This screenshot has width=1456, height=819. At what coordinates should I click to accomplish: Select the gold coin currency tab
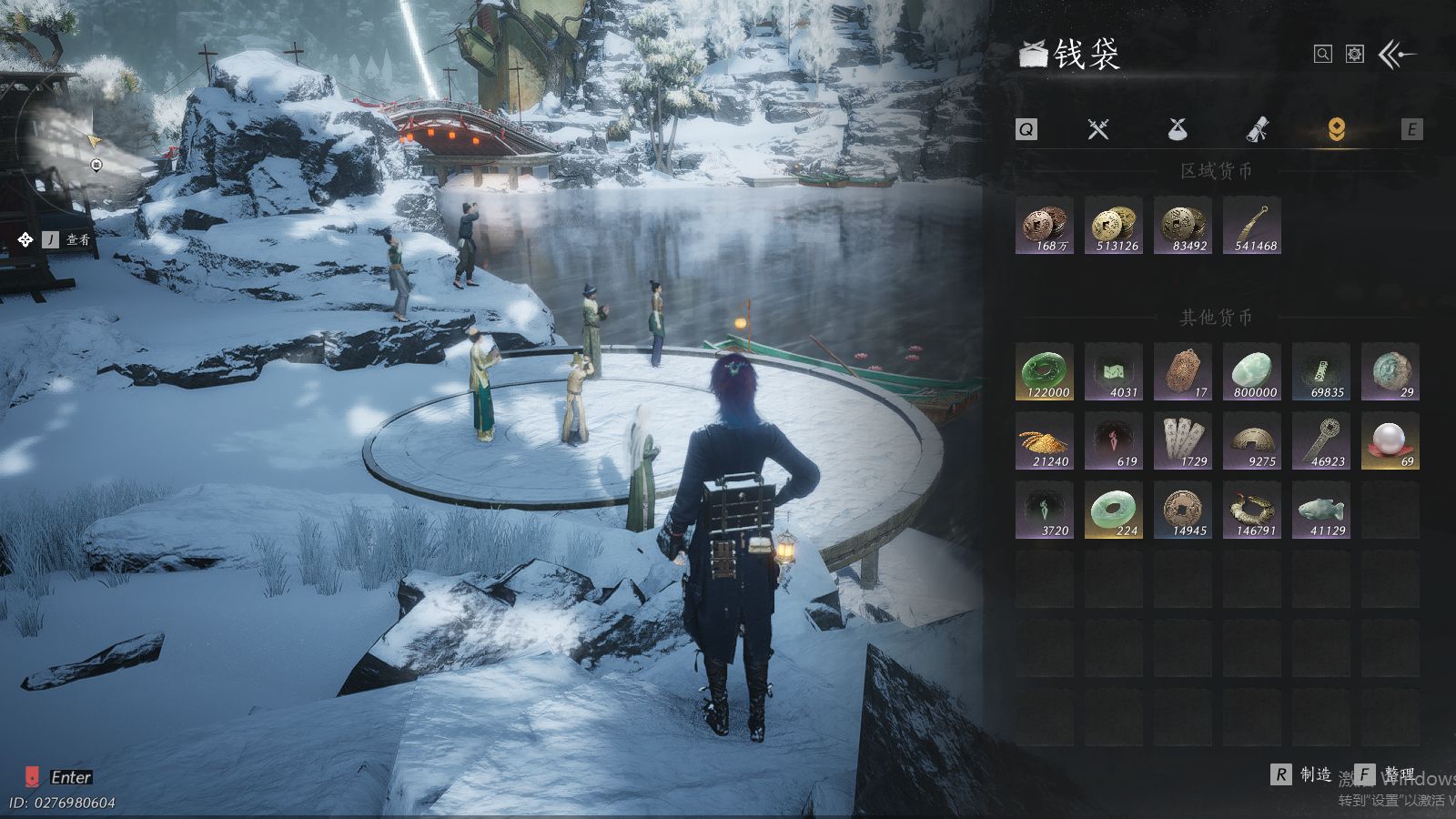[1336, 129]
